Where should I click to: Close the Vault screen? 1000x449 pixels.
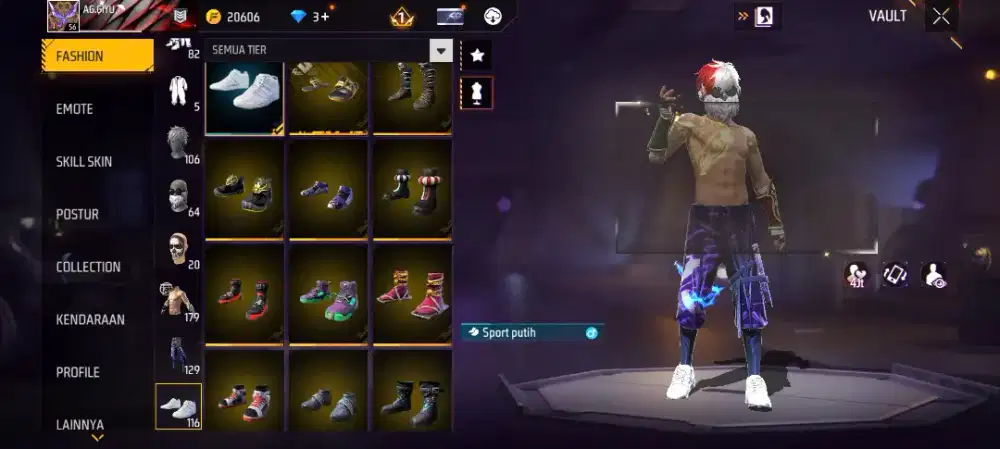[941, 16]
